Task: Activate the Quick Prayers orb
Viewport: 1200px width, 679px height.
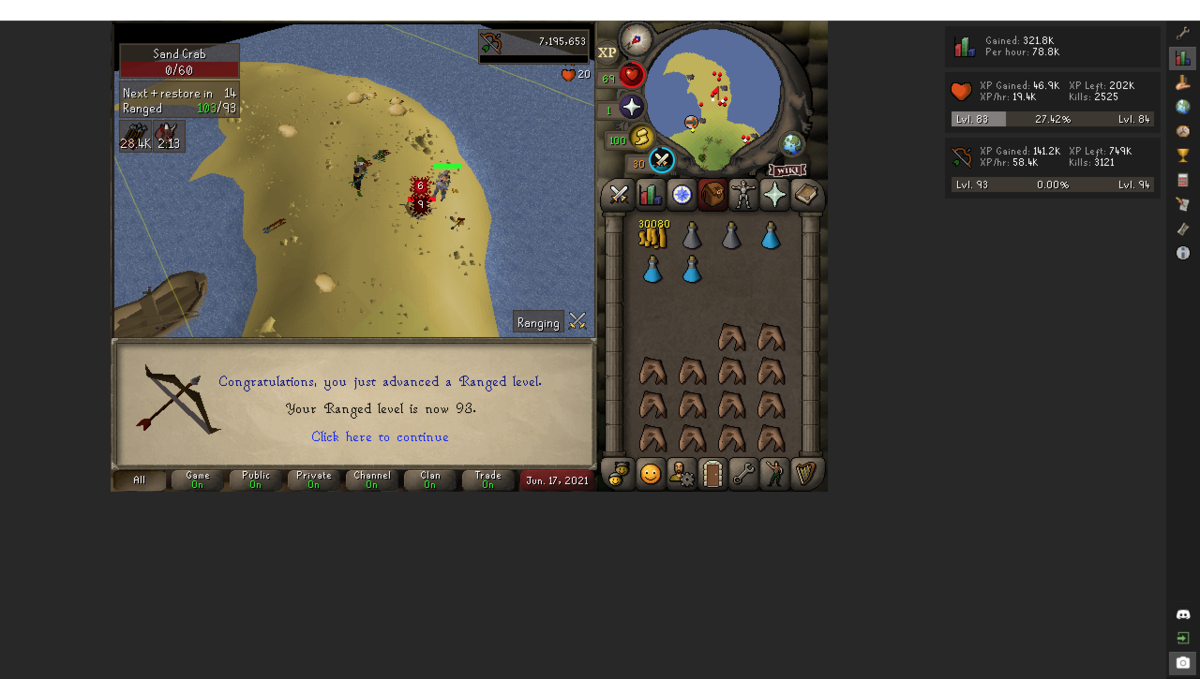Action: pyautogui.click(x=632, y=106)
